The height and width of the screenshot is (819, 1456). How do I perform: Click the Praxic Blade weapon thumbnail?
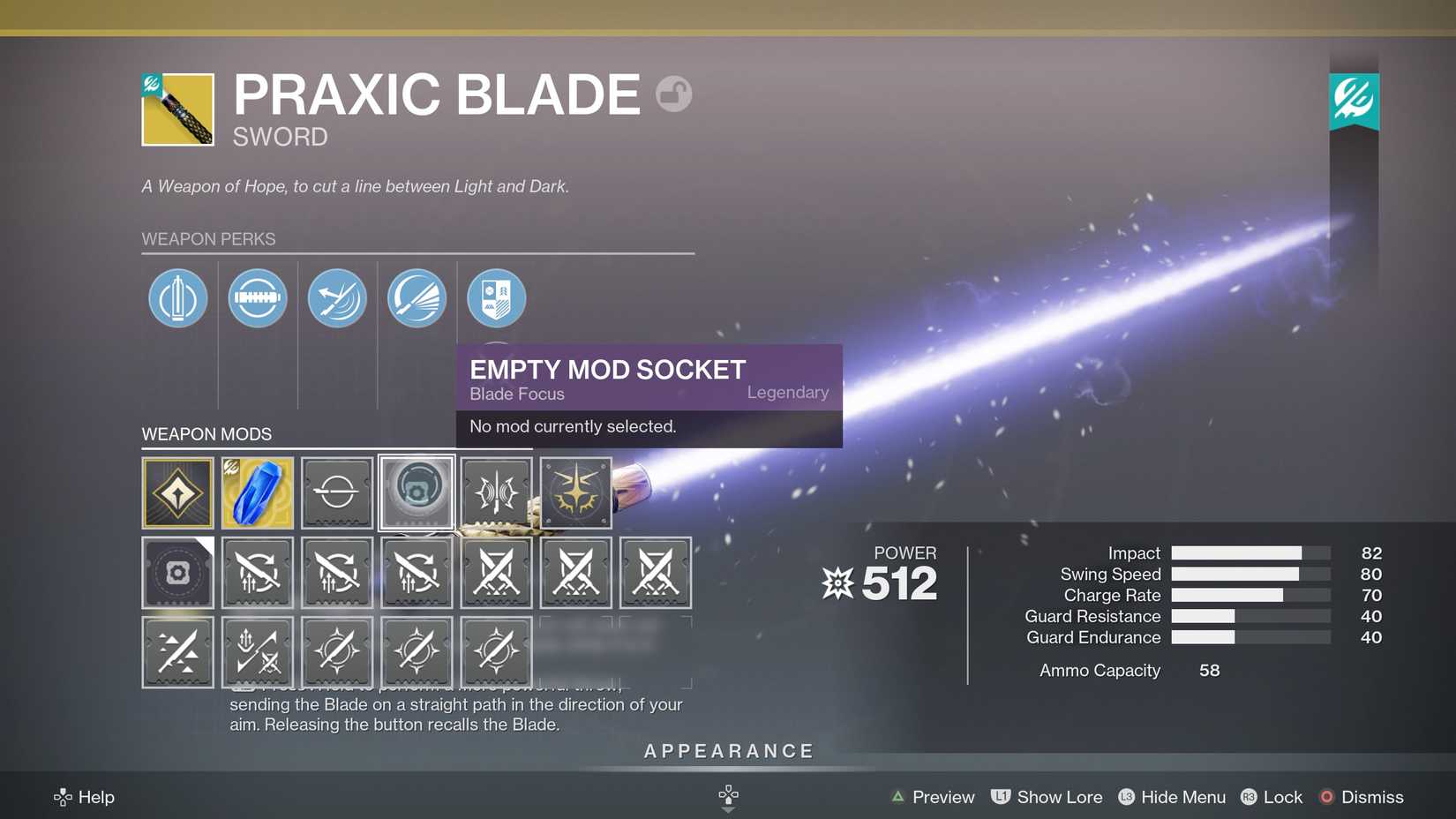176,109
